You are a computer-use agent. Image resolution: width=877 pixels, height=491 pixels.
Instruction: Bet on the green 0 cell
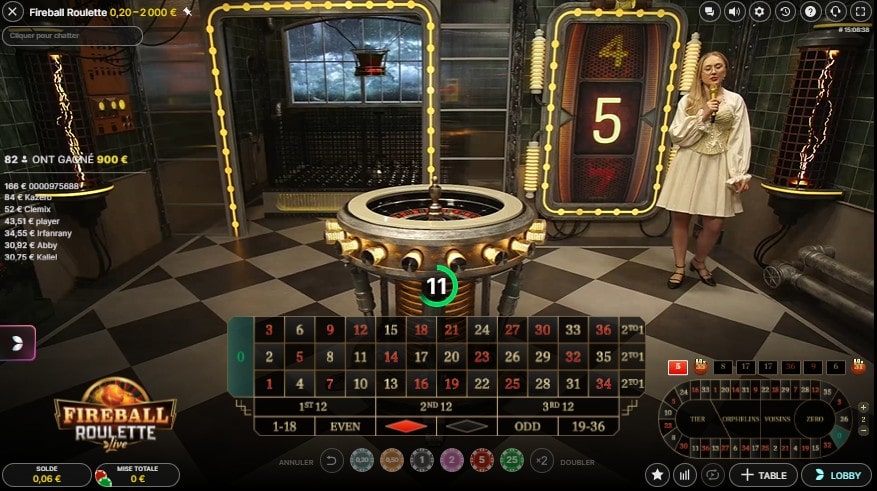click(x=240, y=357)
